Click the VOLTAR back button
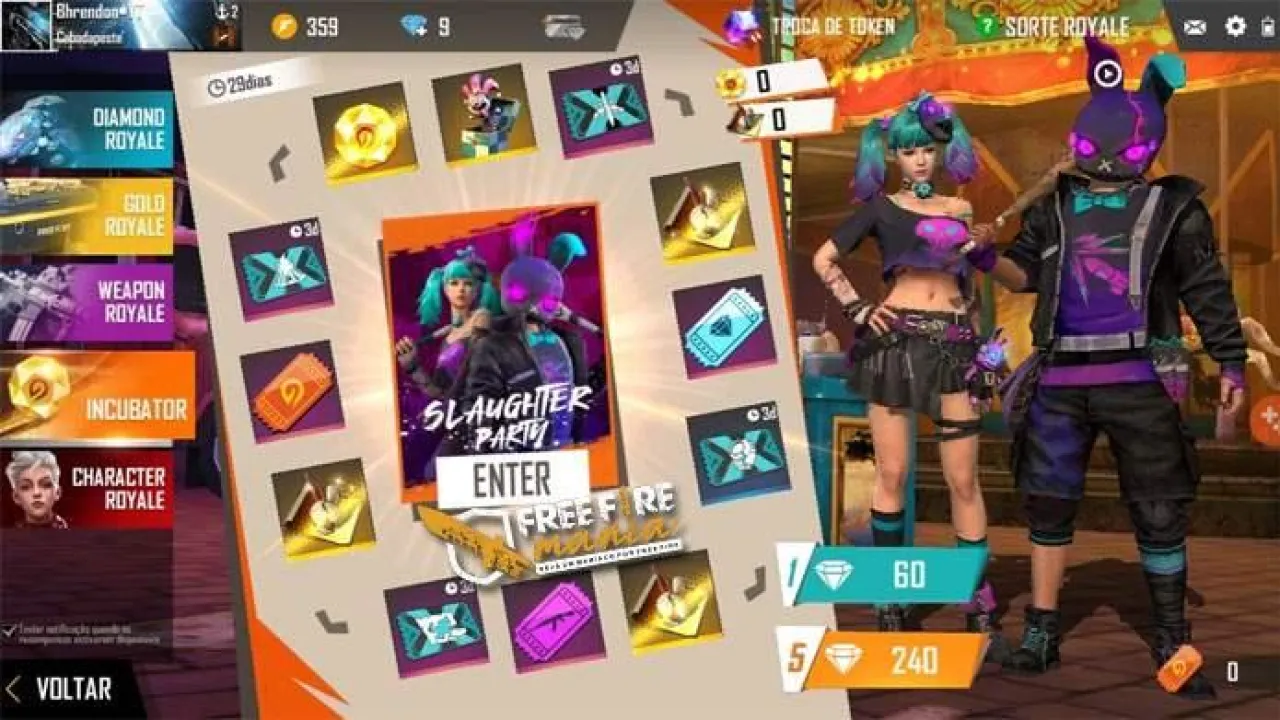The image size is (1280, 720). 65,688
